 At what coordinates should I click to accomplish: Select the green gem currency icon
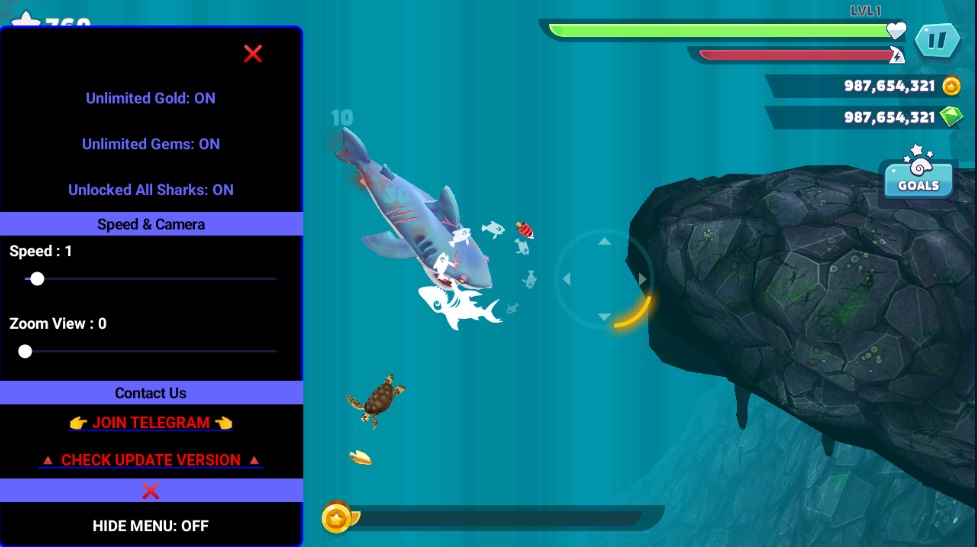951,117
